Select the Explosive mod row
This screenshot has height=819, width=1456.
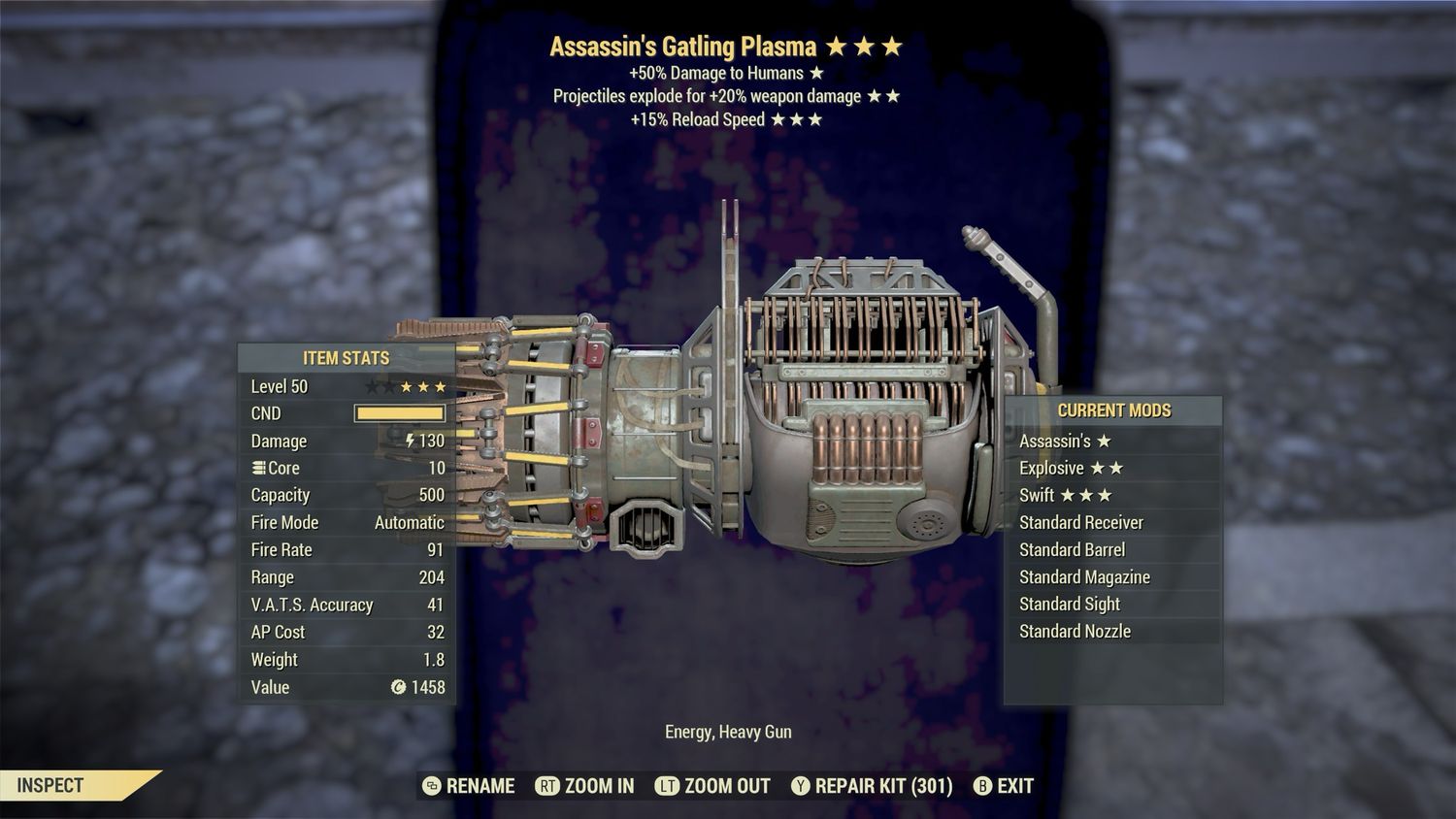pos(1112,468)
